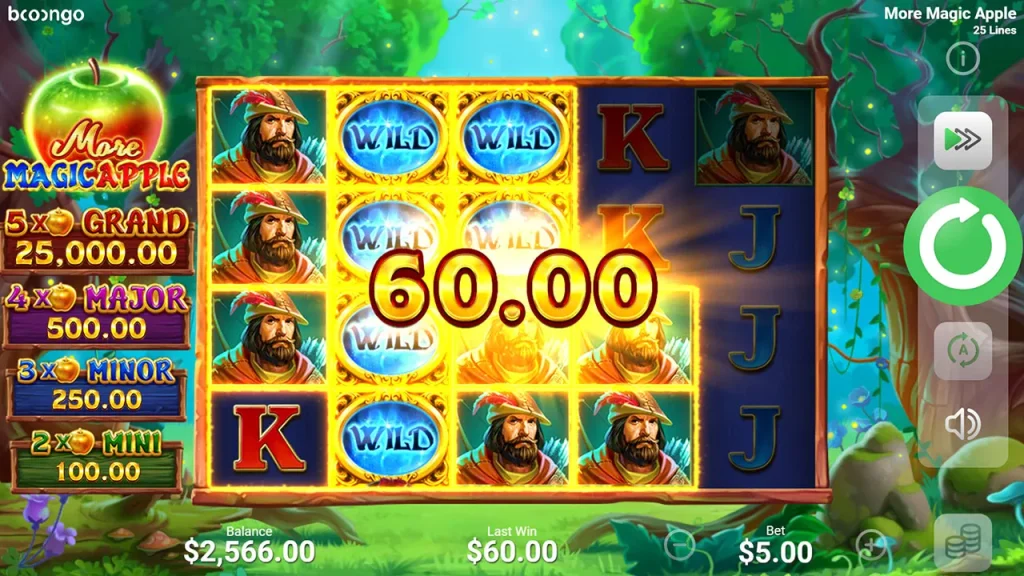Activate the turbo fast-forward button
The image size is (1024, 576).
pos(962,141)
